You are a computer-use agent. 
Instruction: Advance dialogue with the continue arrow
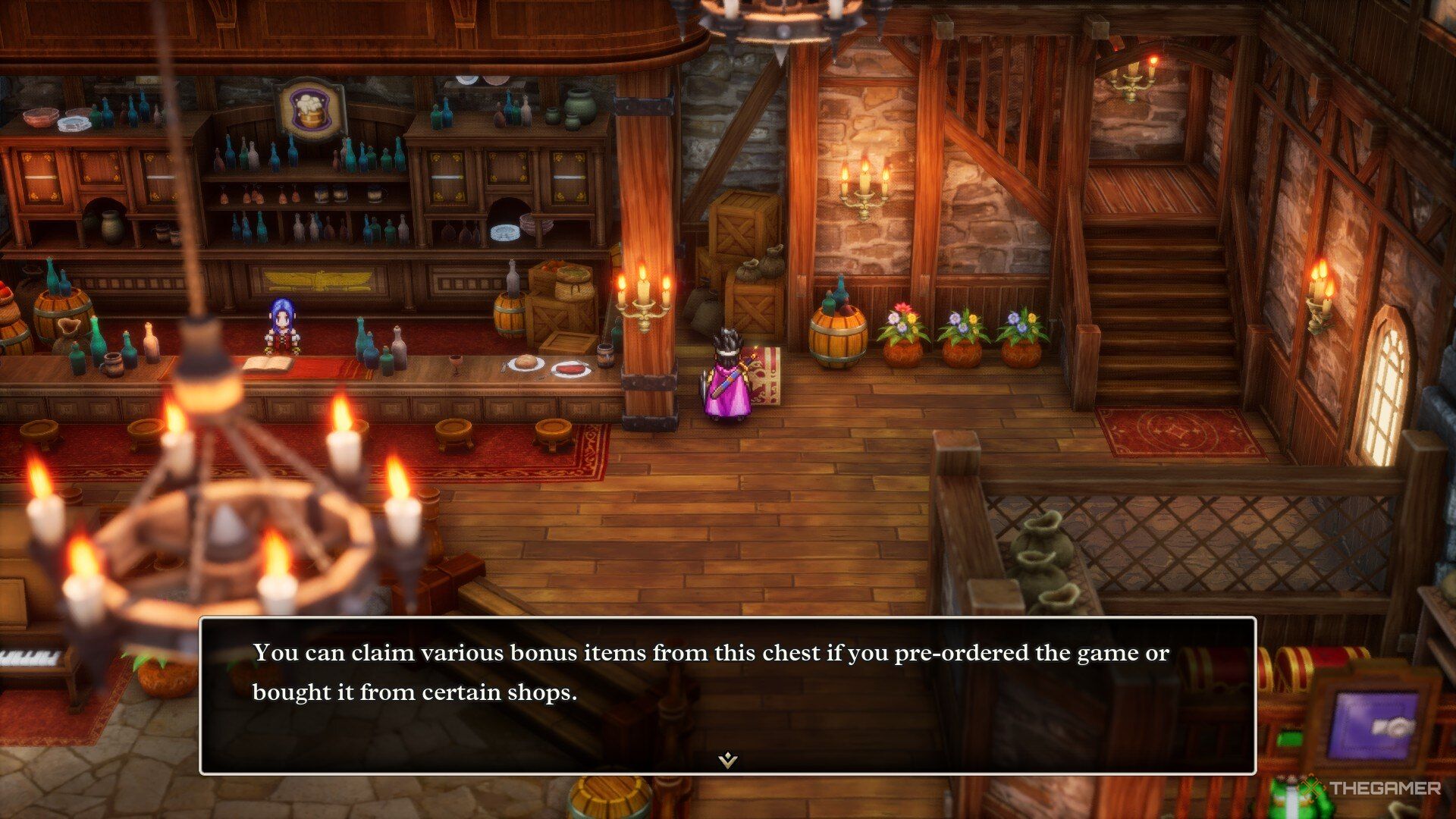coord(728,760)
